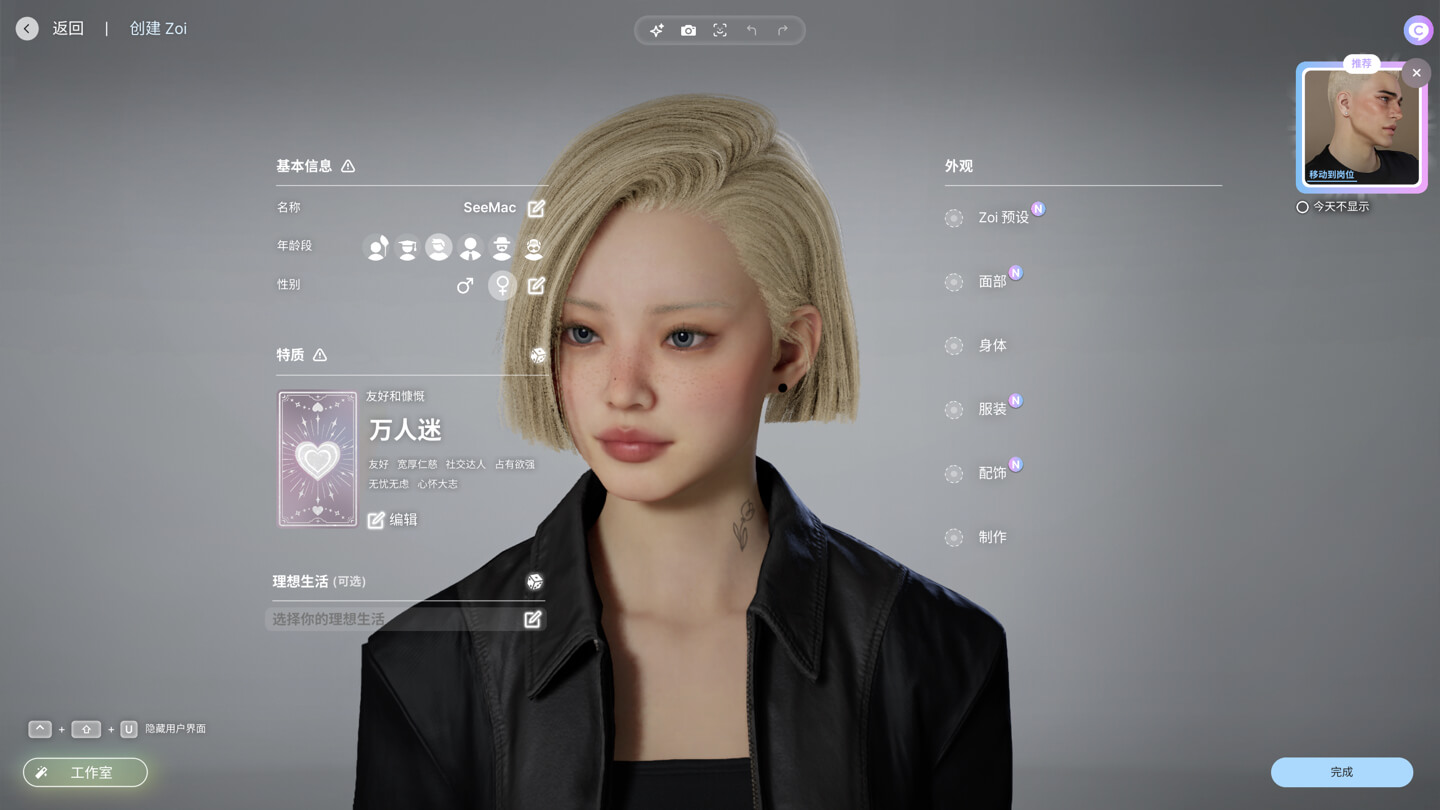Select the face scan icon in top toolbar

click(x=720, y=30)
